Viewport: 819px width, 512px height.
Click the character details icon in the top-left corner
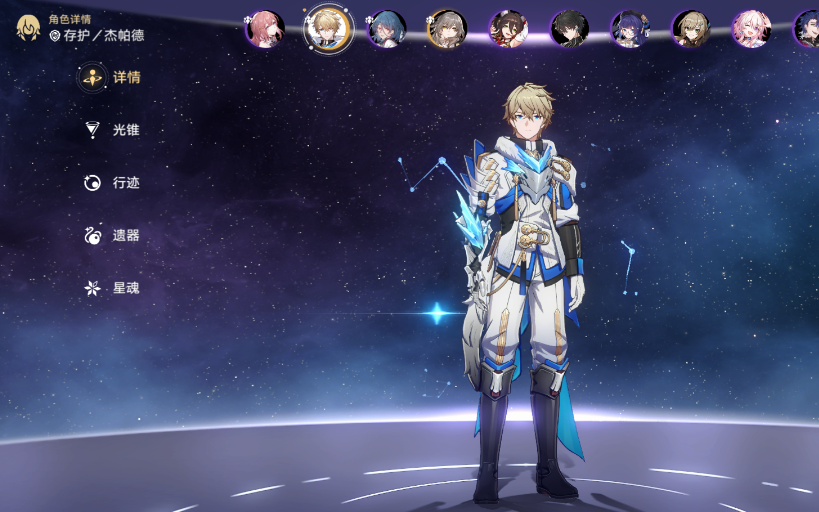pos(28,27)
